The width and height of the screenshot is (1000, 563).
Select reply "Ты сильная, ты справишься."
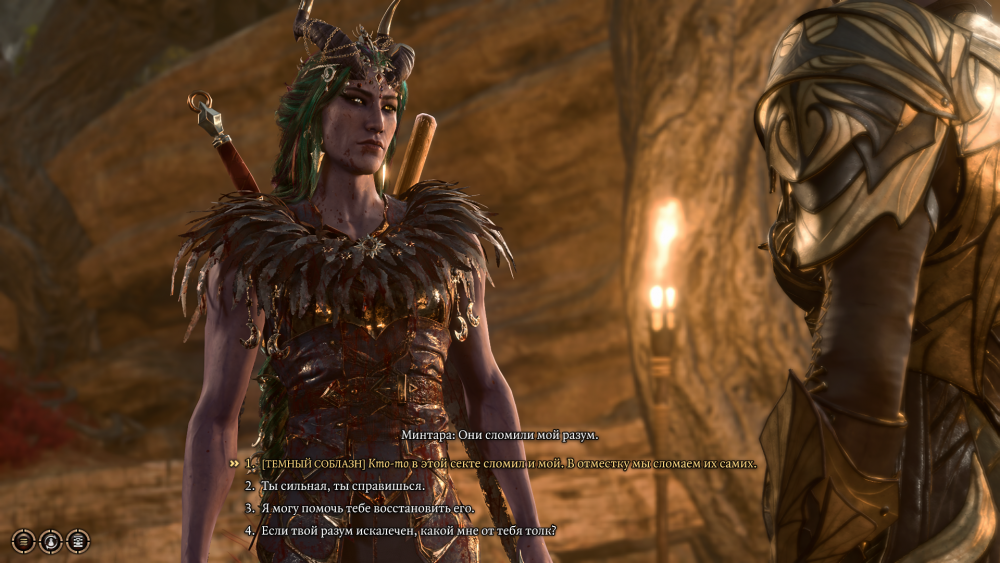pyautogui.click(x=342, y=486)
